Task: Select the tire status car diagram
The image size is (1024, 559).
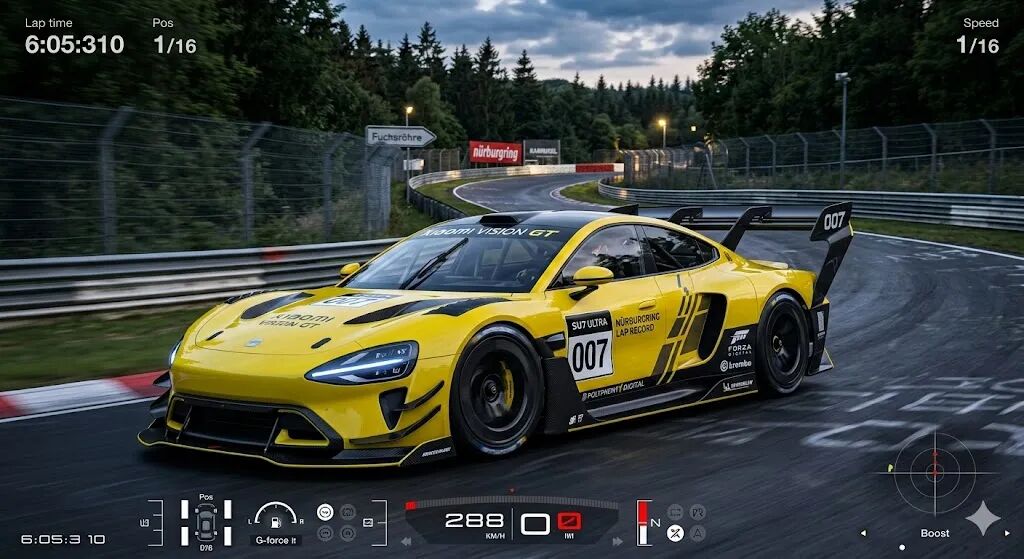Action: point(206,522)
